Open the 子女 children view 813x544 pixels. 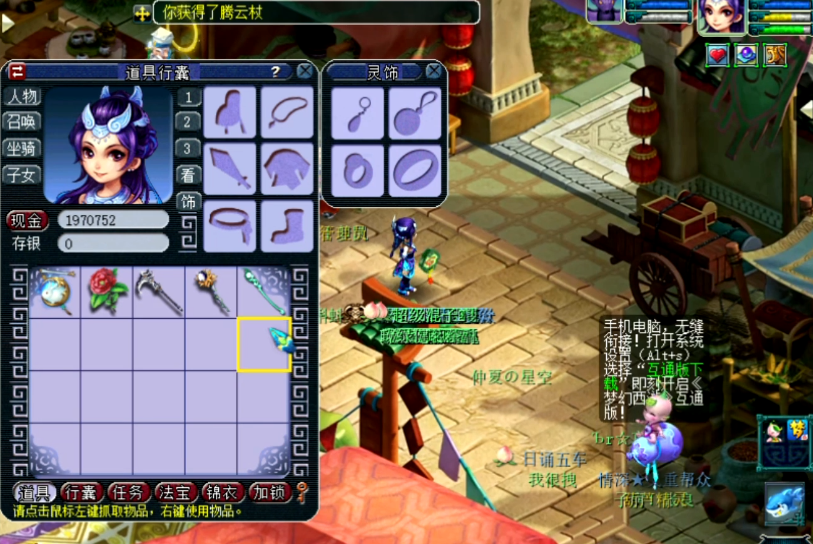pos(22,175)
